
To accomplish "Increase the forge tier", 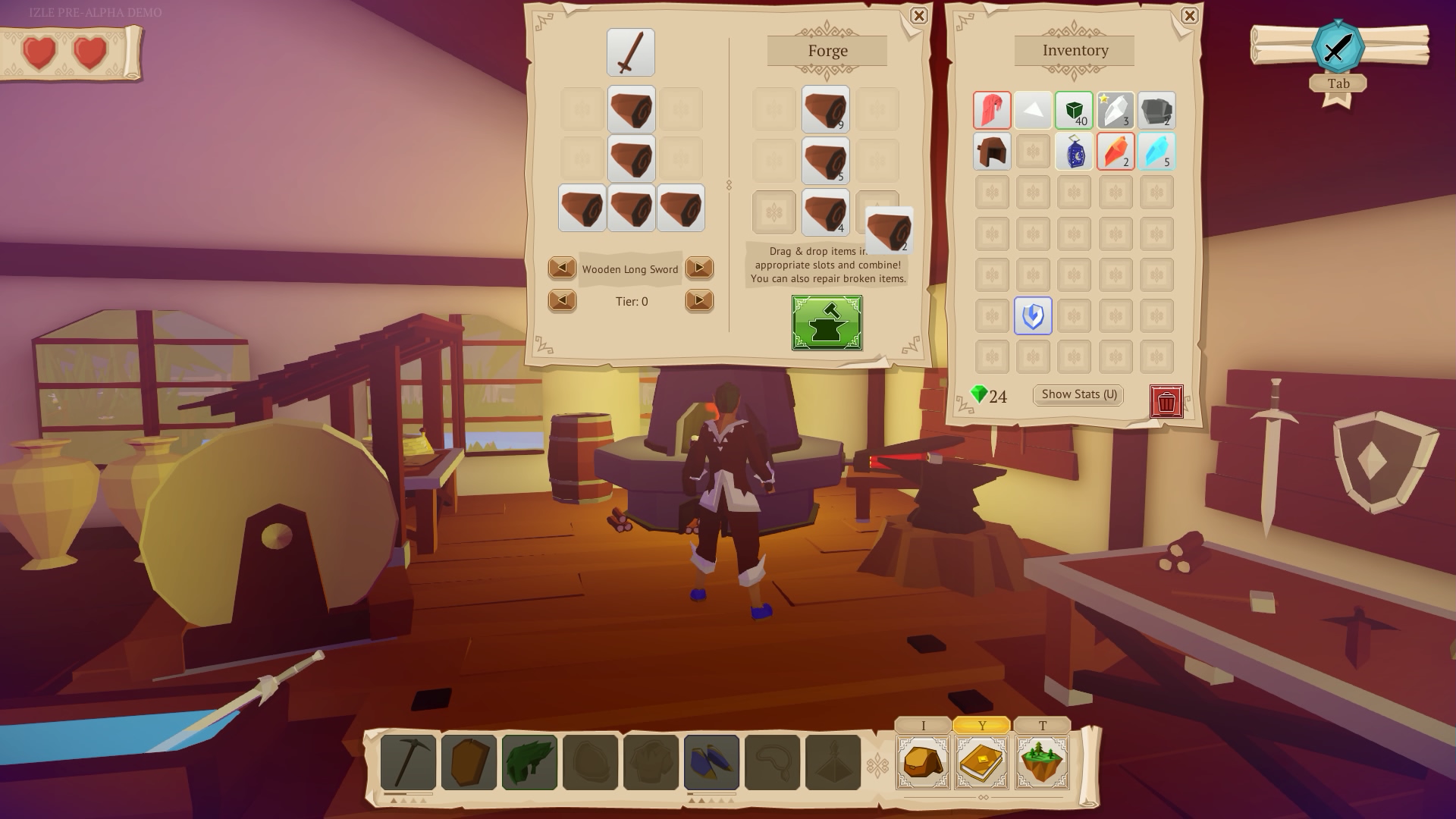I will pyautogui.click(x=698, y=301).
